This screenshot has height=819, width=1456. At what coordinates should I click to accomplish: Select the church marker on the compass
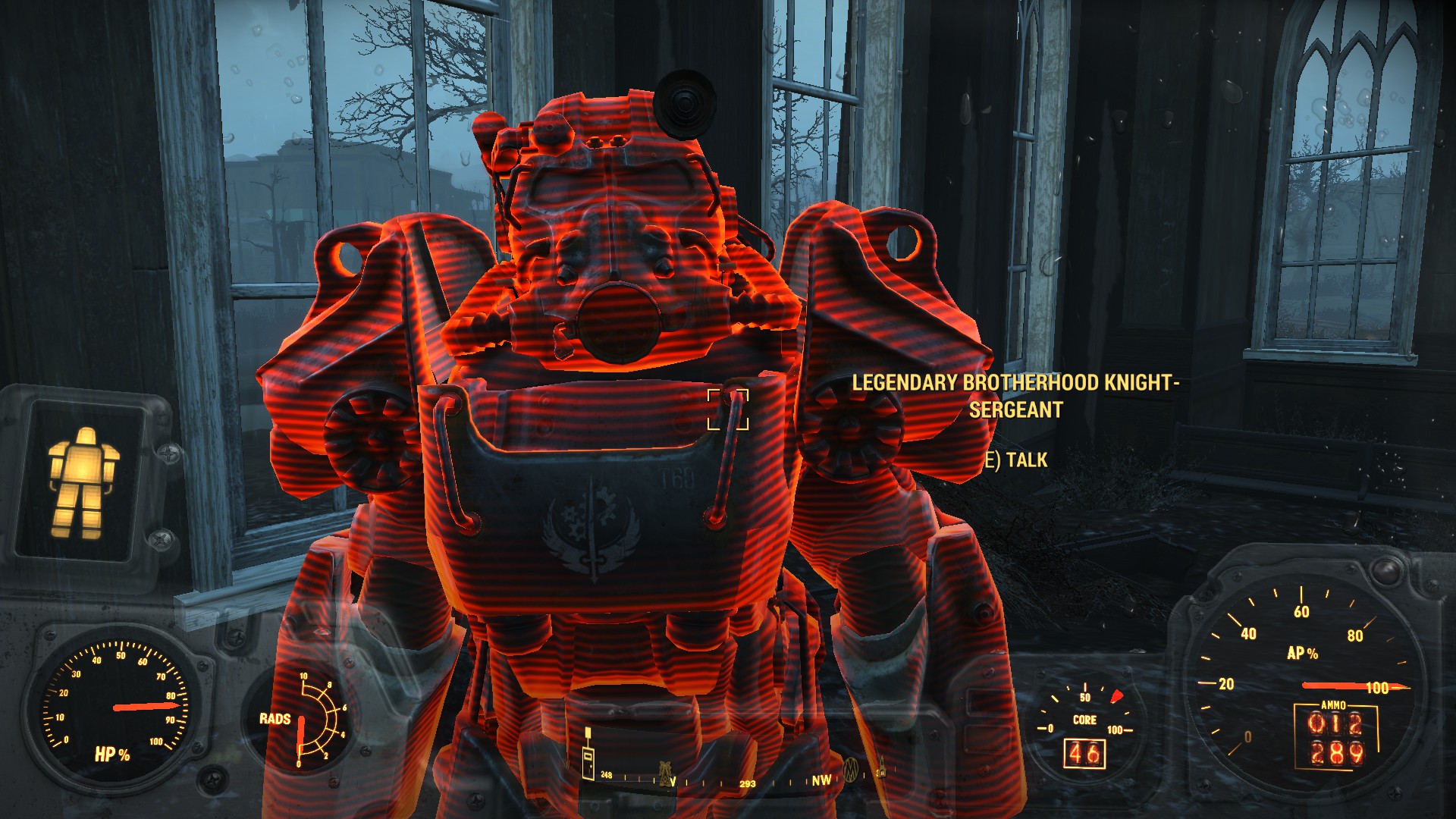click(882, 770)
